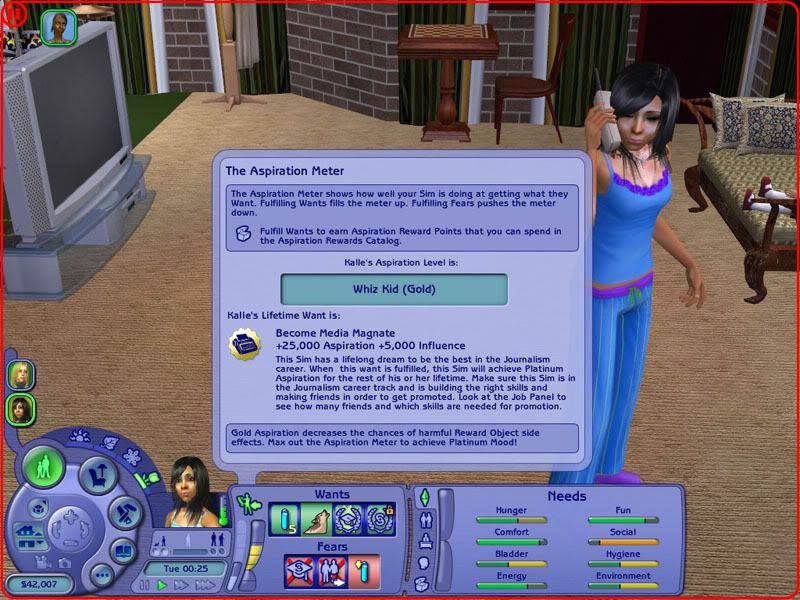Switch to the Needs plumbob tab
800x600 pixels.
[x=423, y=498]
